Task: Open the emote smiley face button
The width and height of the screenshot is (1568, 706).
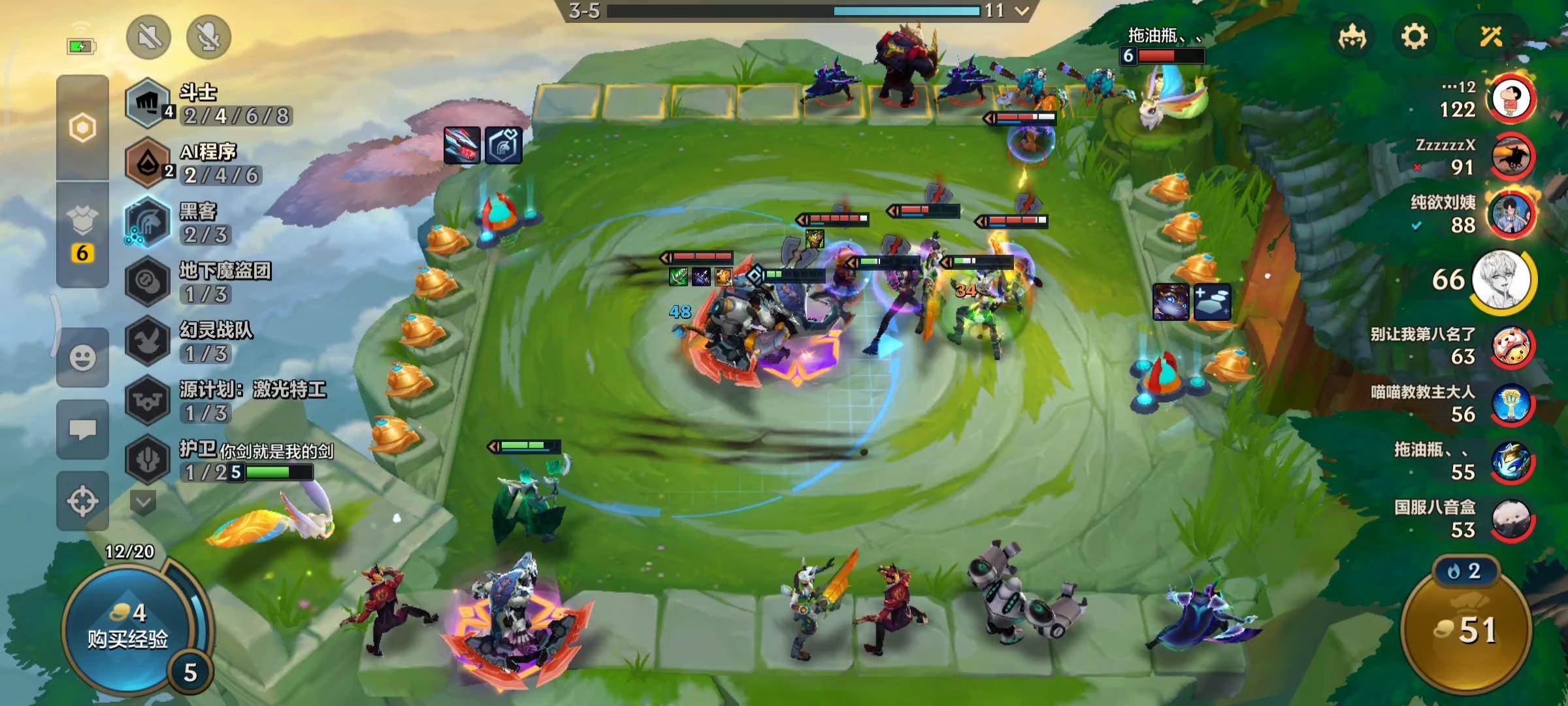Action: pyautogui.click(x=82, y=358)
